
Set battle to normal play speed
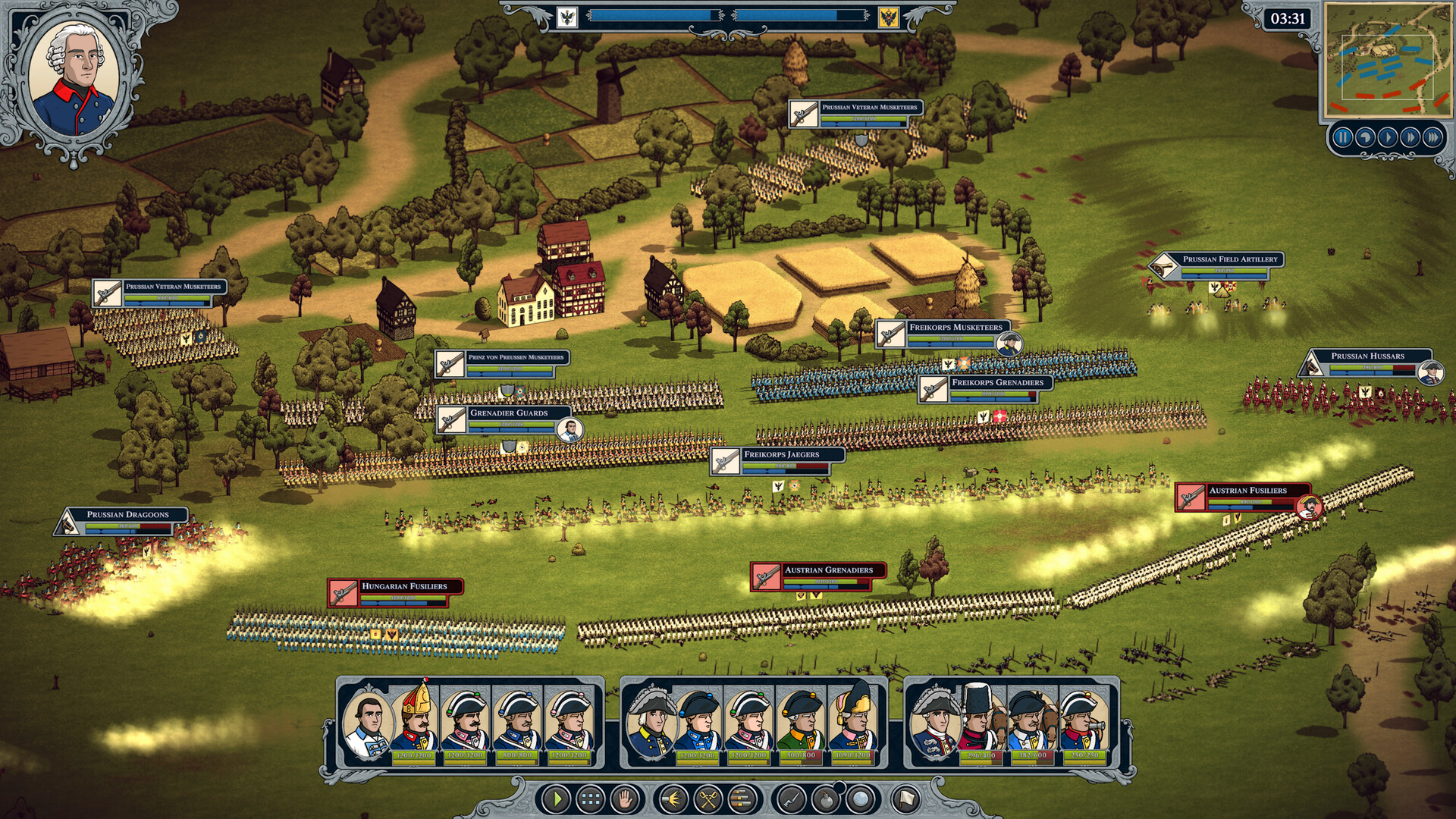click(x=1388, y=137)
